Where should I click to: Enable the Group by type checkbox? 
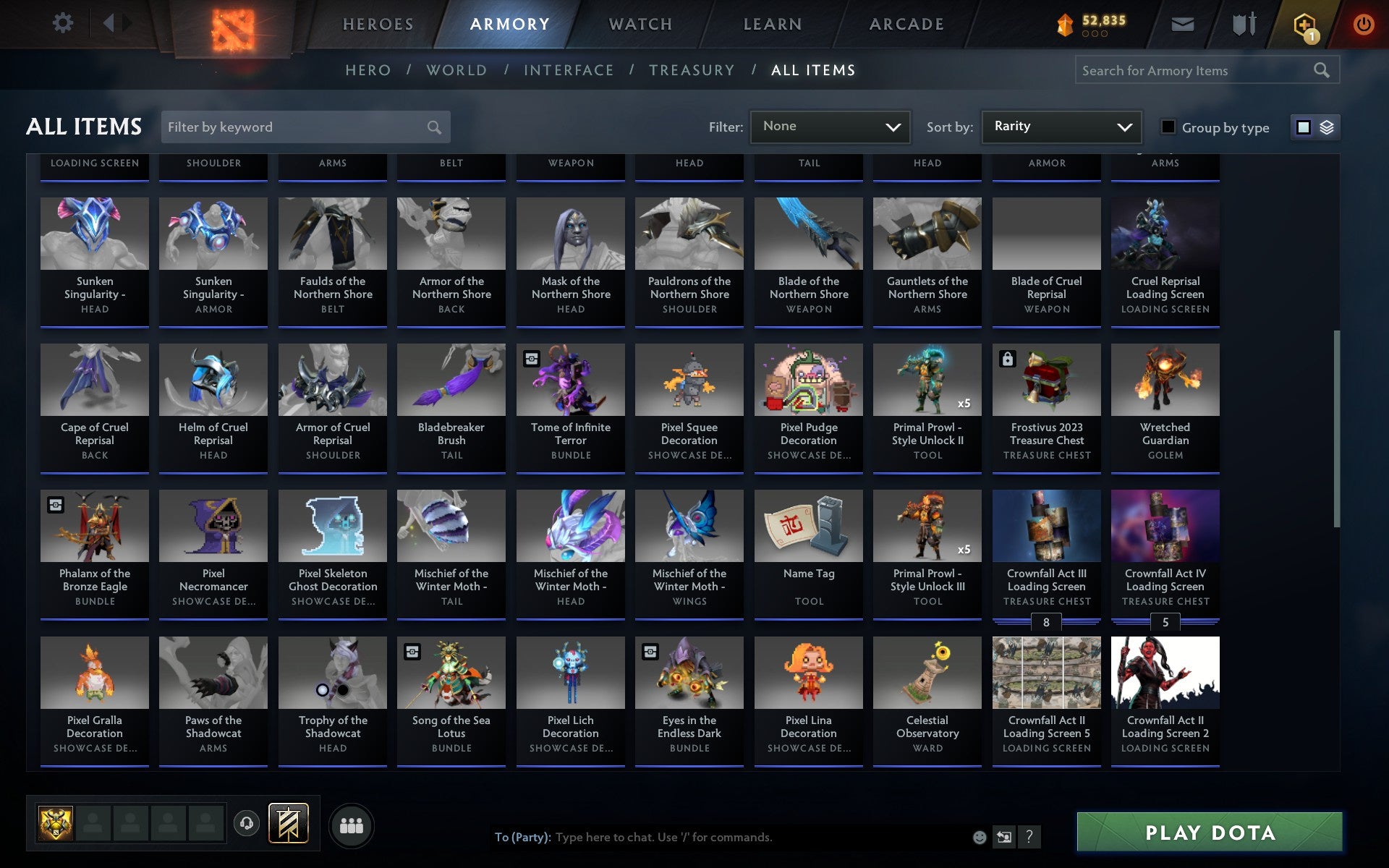click(1167, 127)
